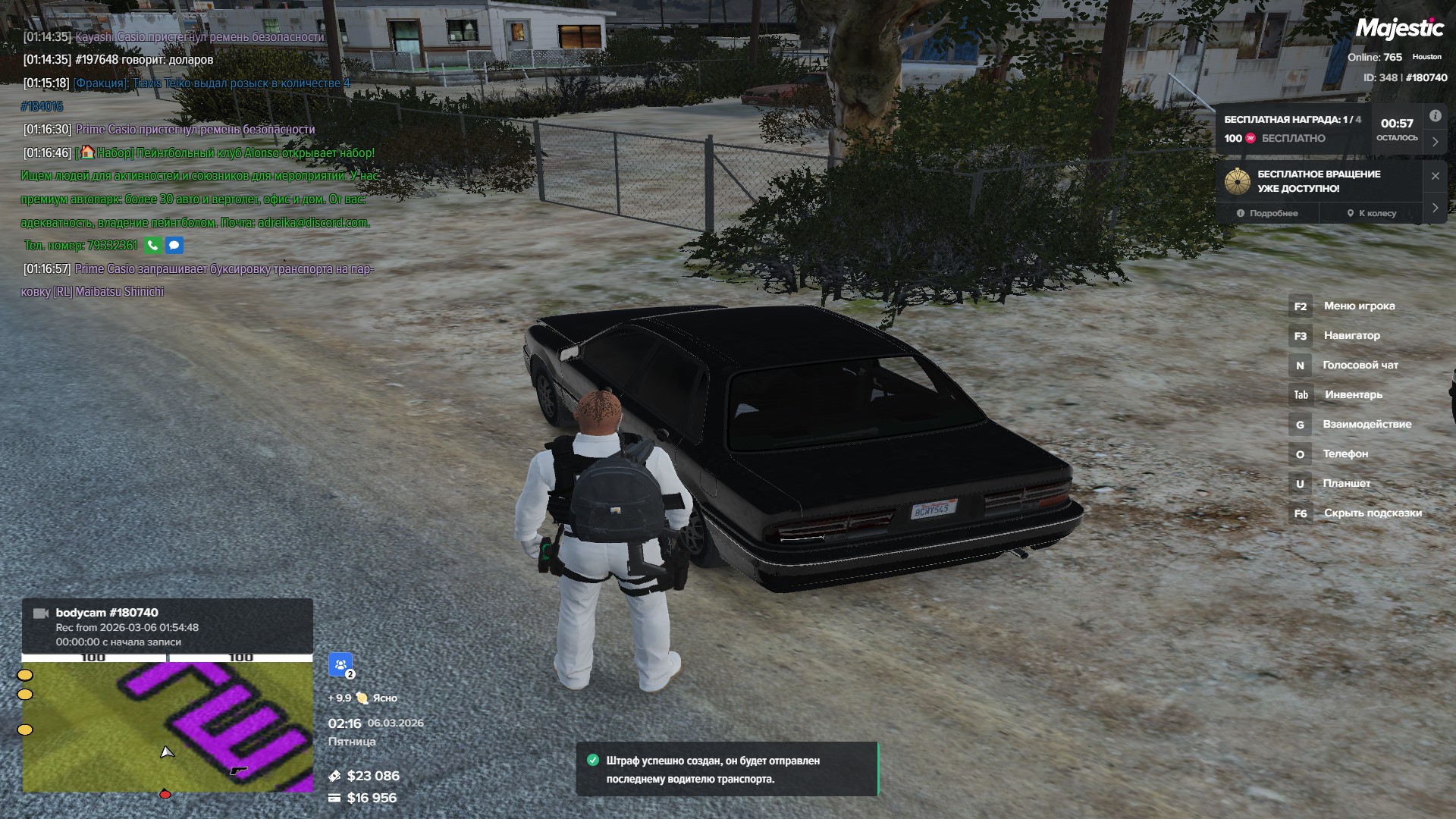This screenshot has height=819, width=1456.
Task: Click the Majestic logo
Action: coord(1399,29)
